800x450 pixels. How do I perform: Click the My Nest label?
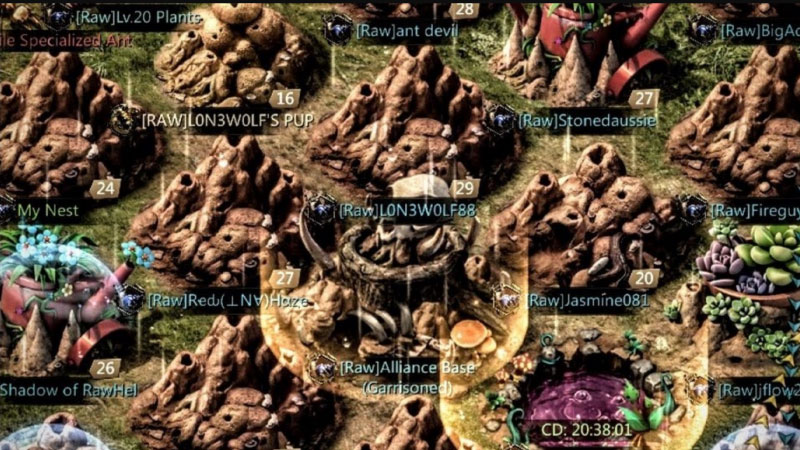47,211
